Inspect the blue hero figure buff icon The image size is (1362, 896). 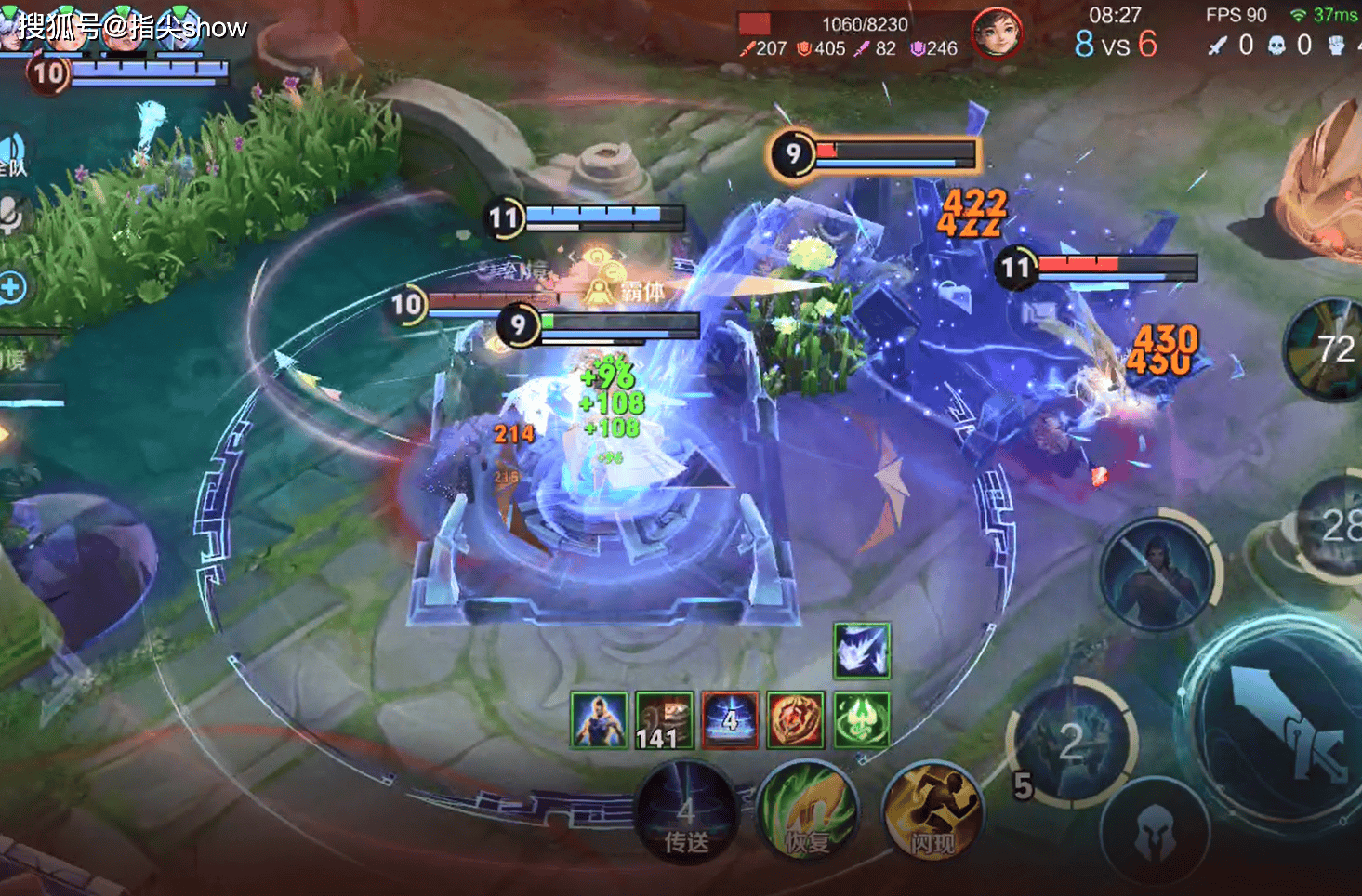point(599,720)
